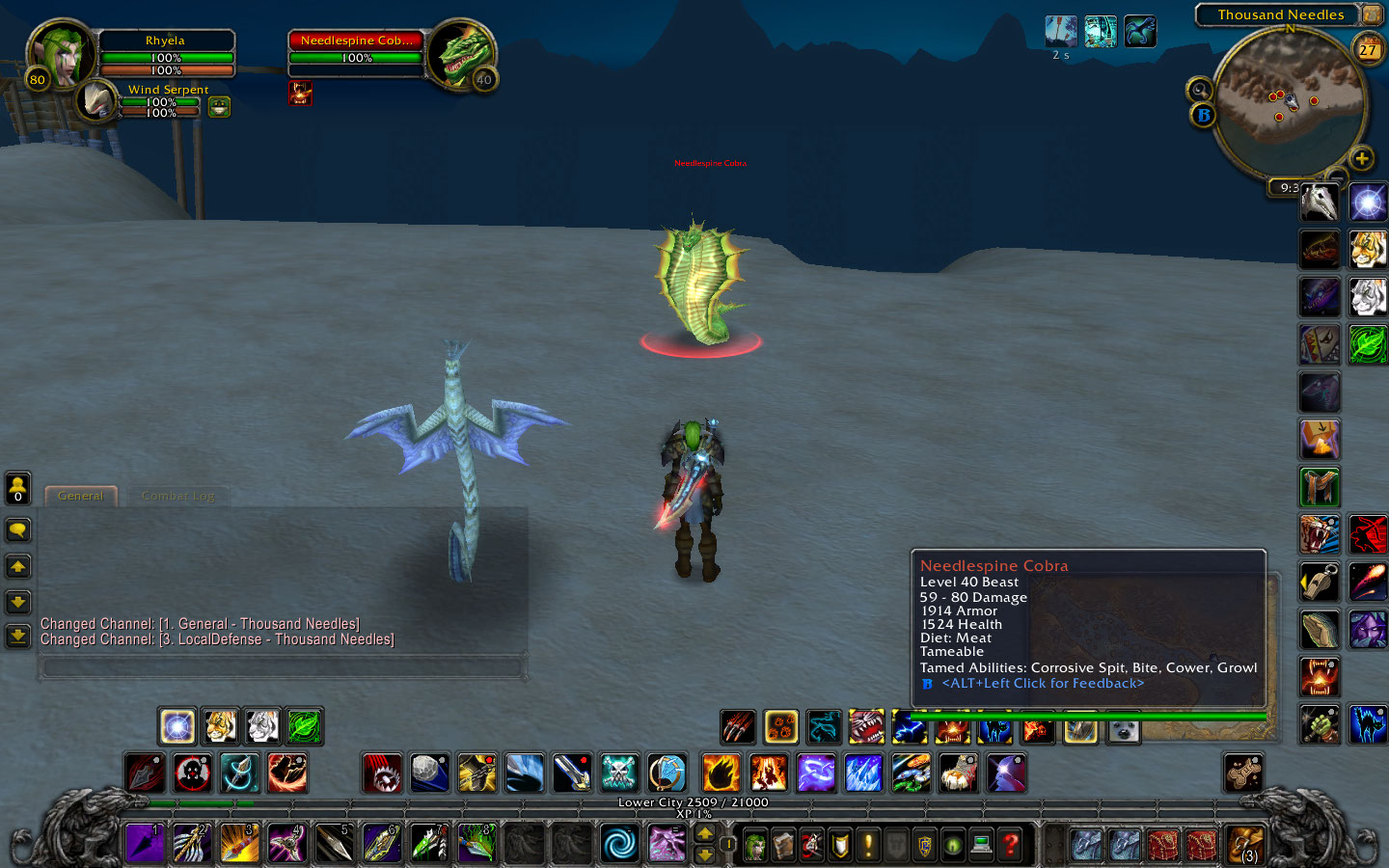Screen dimensions: 1389x868
Task: Open the backpack bag slot
Action: 1243,844
